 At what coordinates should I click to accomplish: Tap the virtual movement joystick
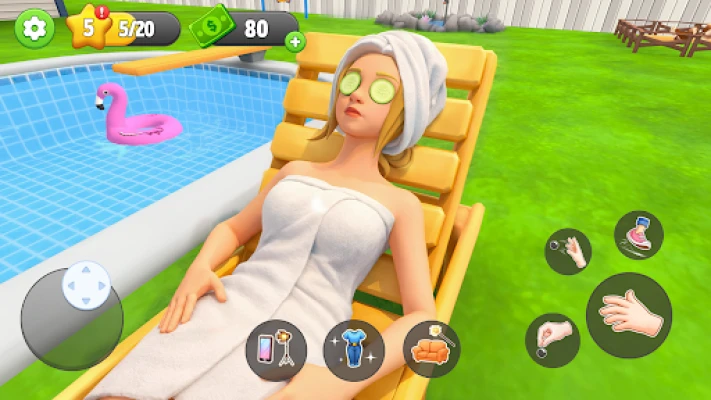pyautogui.click(x=85, y=286)
